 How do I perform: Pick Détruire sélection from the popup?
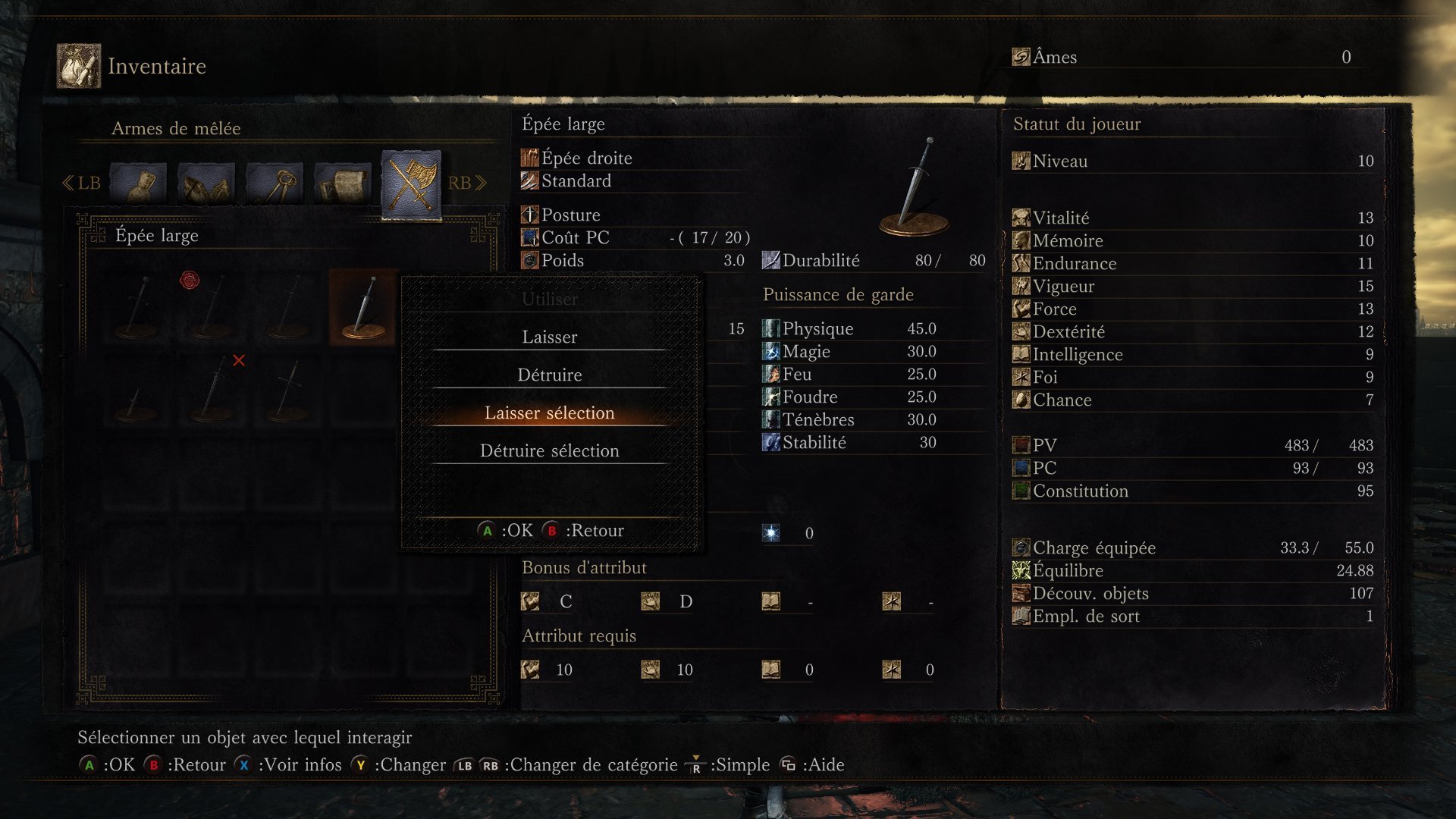(549, 450)
